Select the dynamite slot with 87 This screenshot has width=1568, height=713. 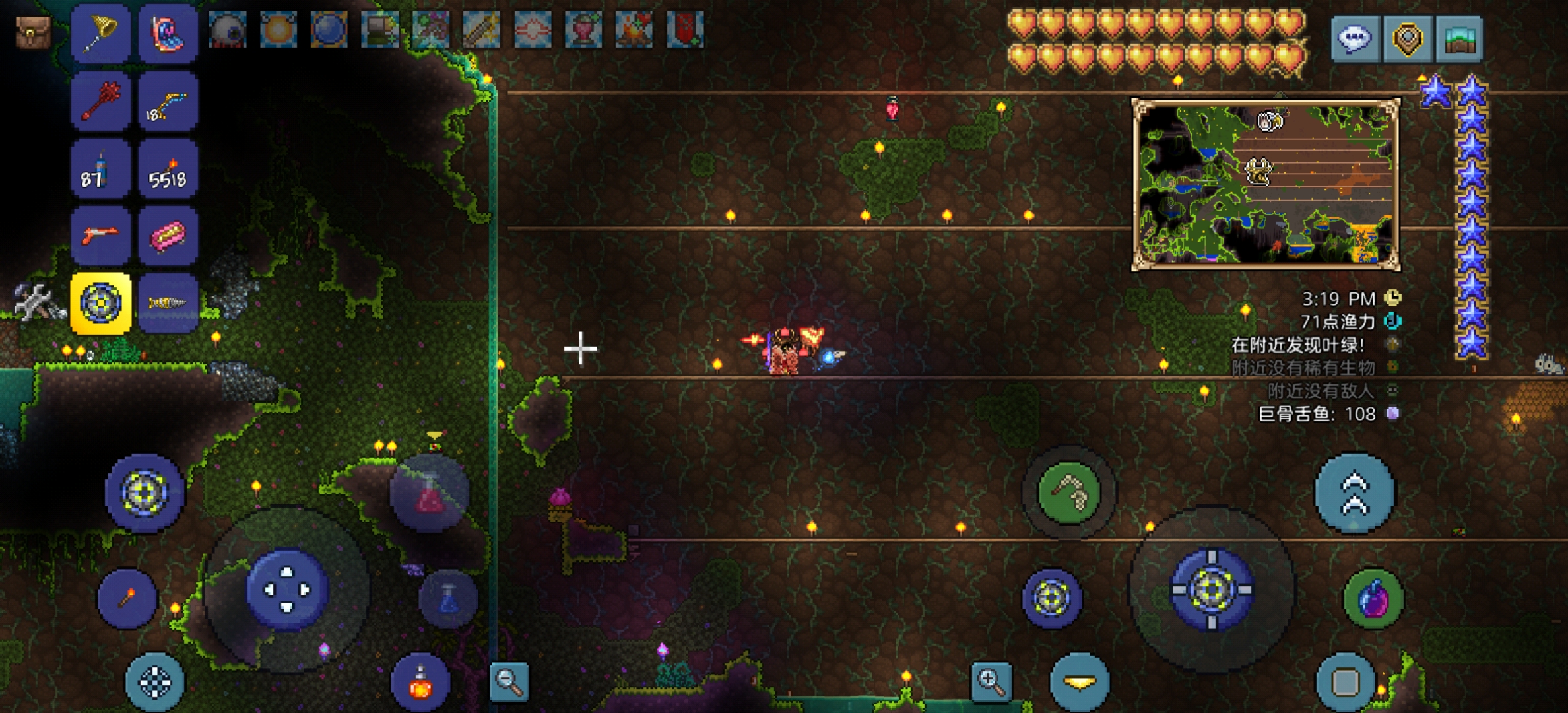(100, 169)
